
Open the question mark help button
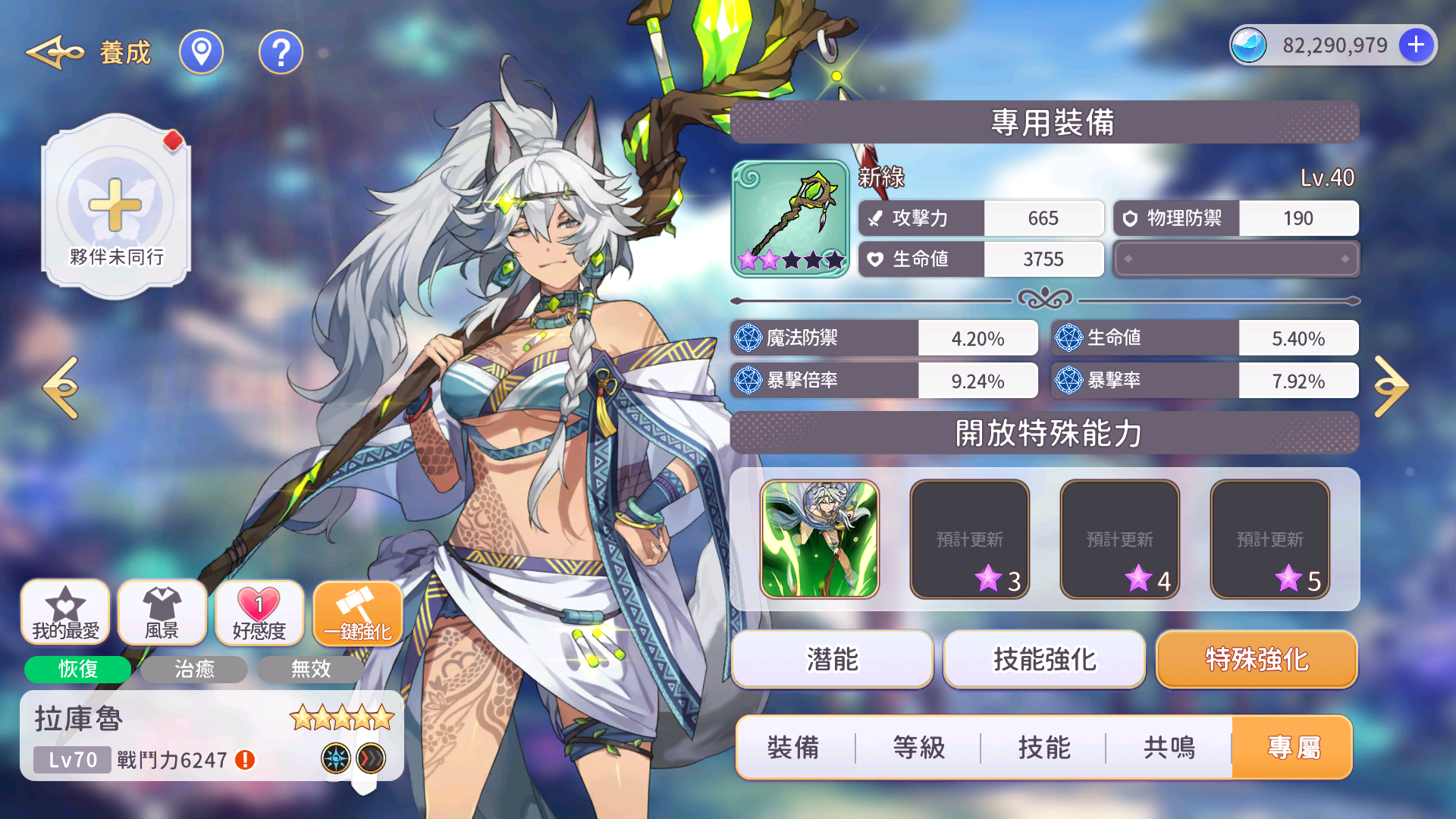coord(281,52)
